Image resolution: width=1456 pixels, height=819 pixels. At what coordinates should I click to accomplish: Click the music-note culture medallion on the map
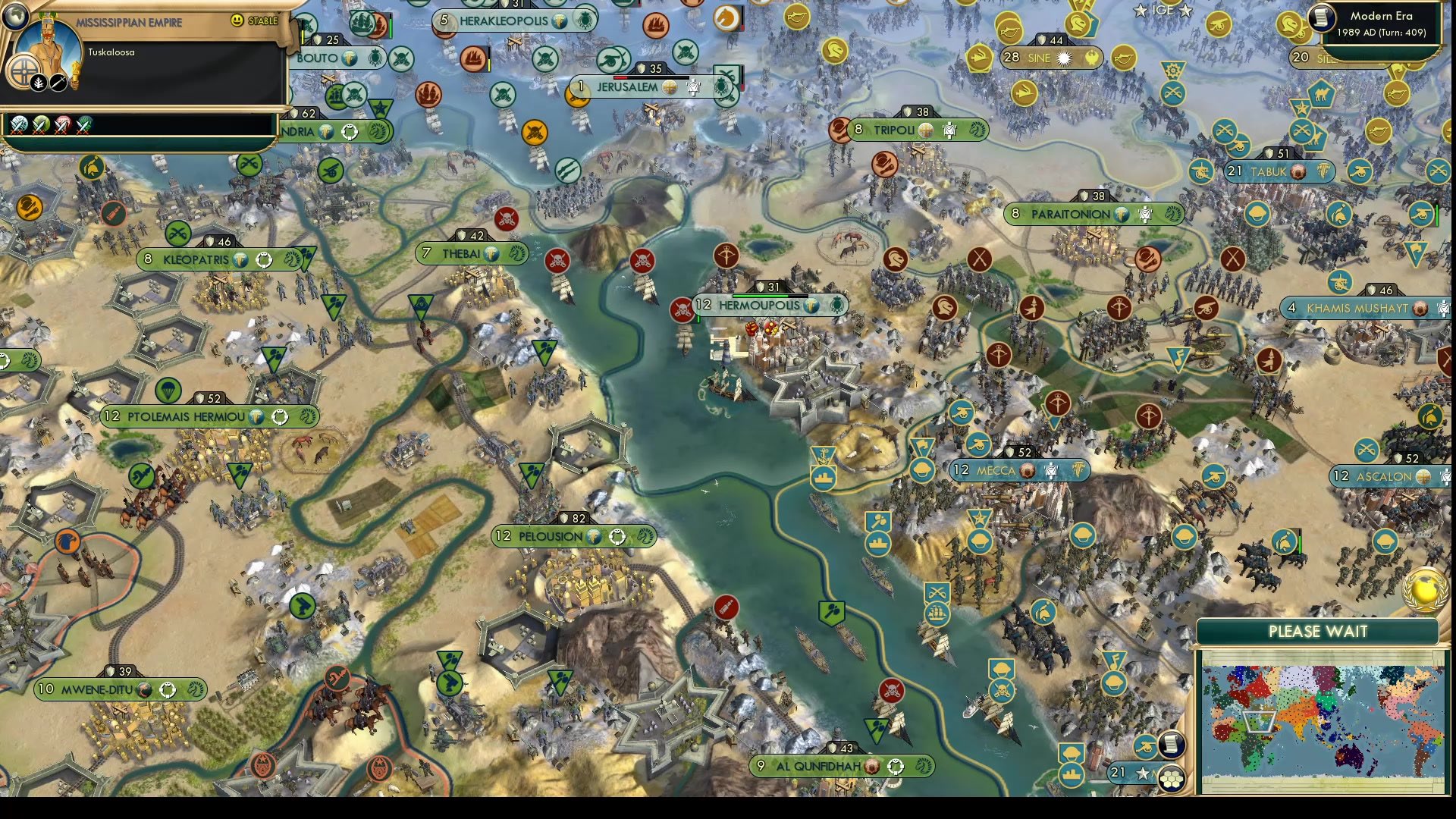pos(1113,660)
